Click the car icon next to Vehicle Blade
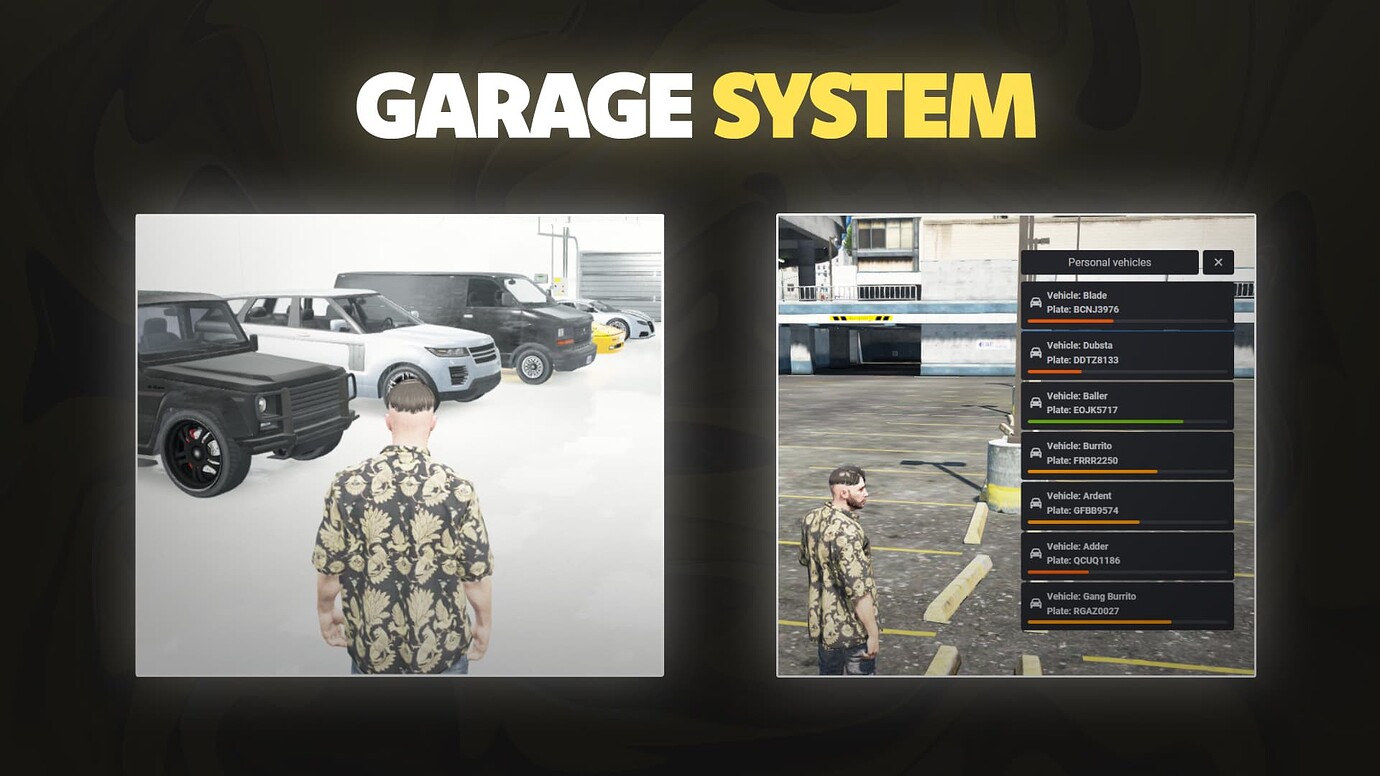 pyautogui.click(x=1034, y=302)
